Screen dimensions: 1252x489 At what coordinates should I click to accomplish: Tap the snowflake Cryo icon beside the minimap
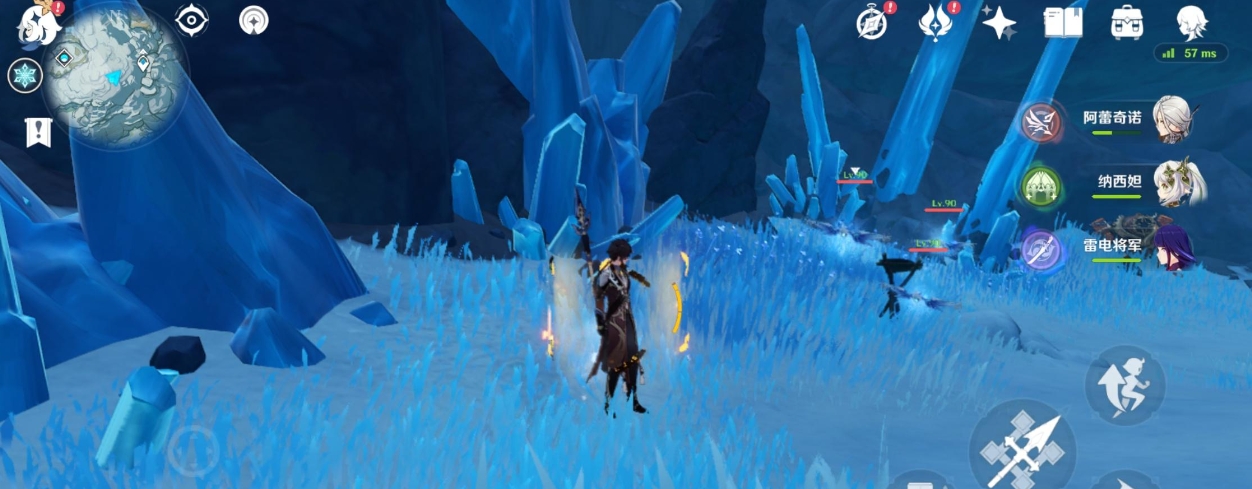pos(25,76)
